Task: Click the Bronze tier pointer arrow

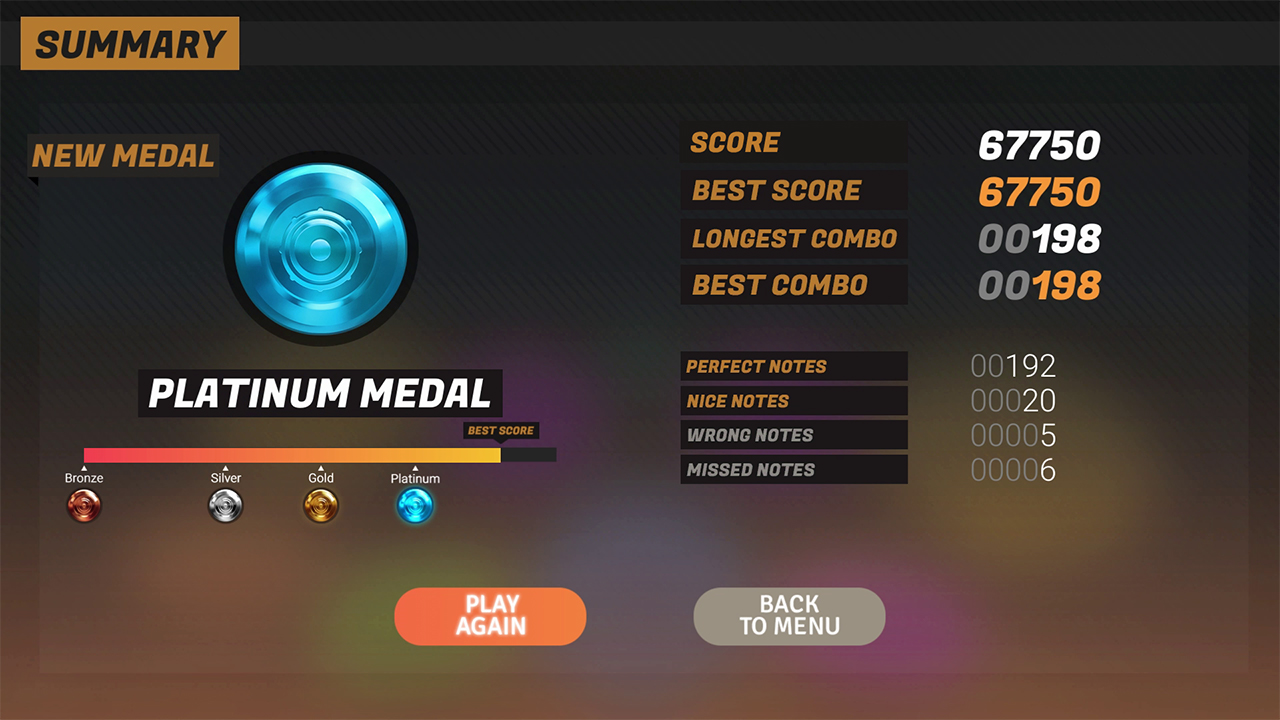Action: coord(84,466)
